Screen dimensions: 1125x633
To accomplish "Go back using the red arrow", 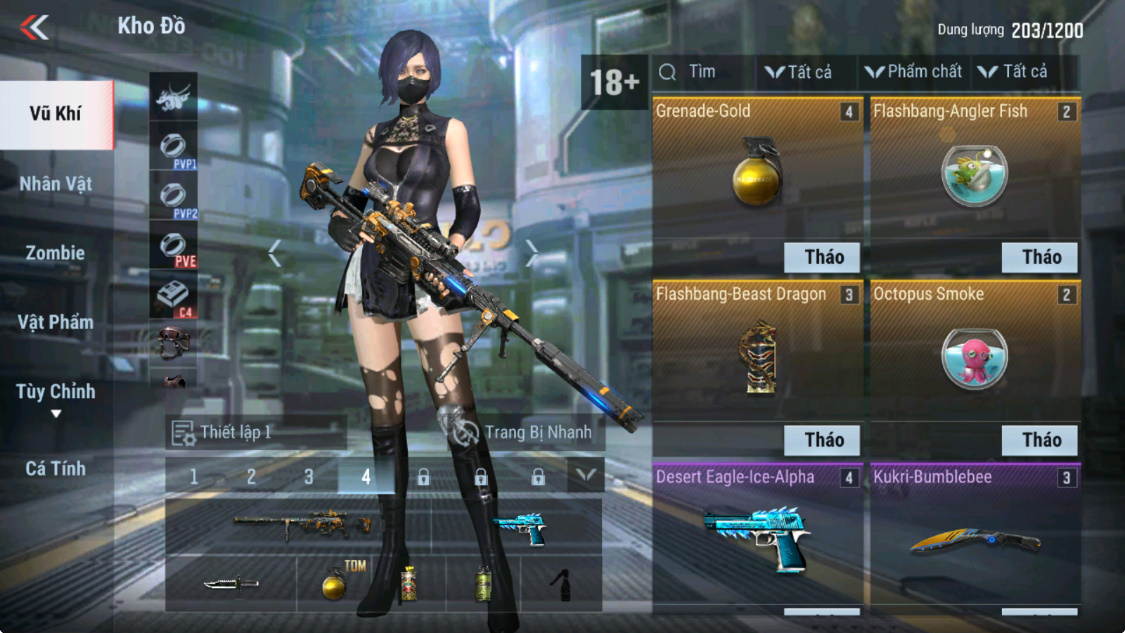I will pos(34,27).
